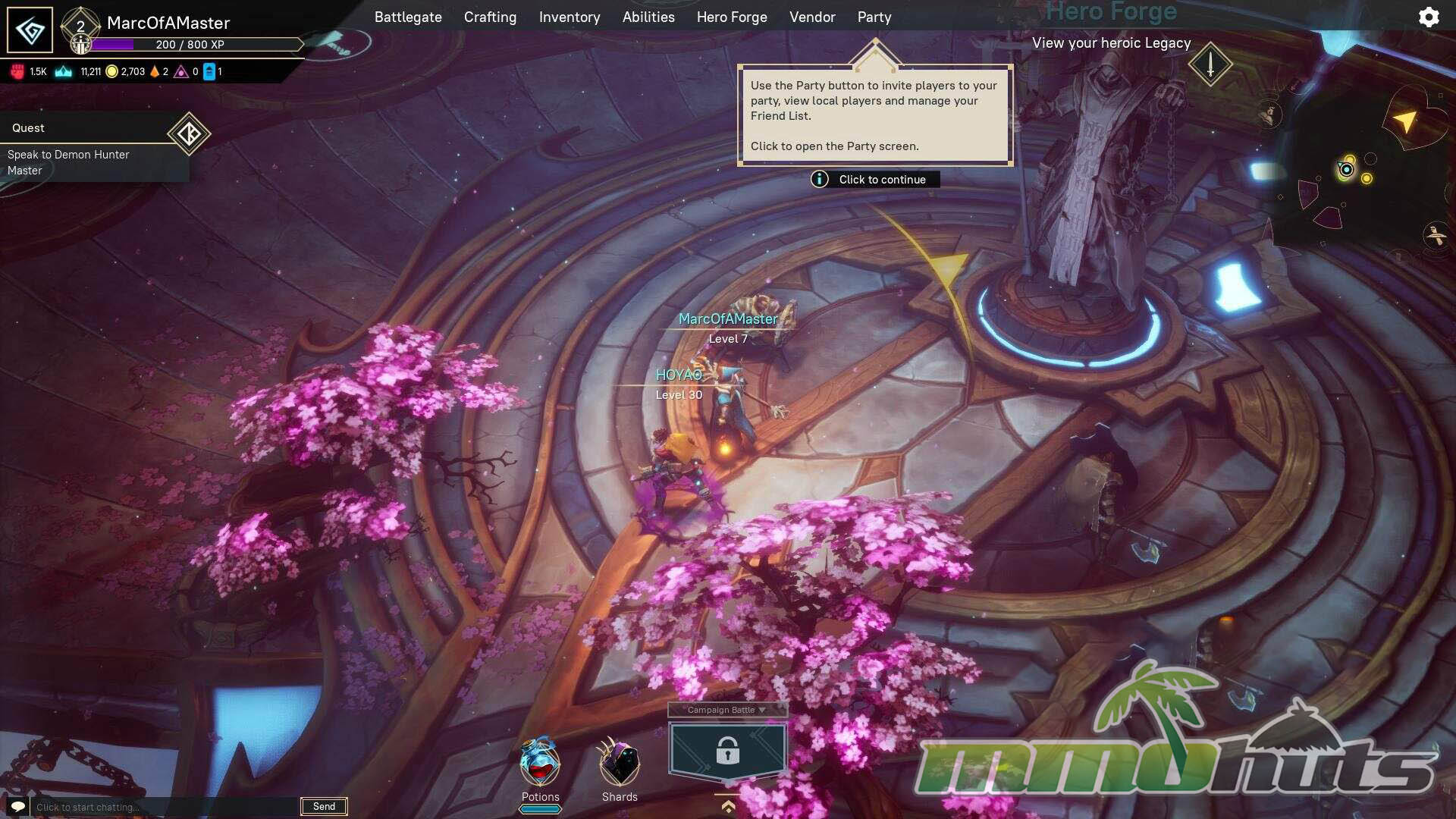The image size is (1456, 819).
Task: Click the speech bubble chat icon
Action: point(18,806)
